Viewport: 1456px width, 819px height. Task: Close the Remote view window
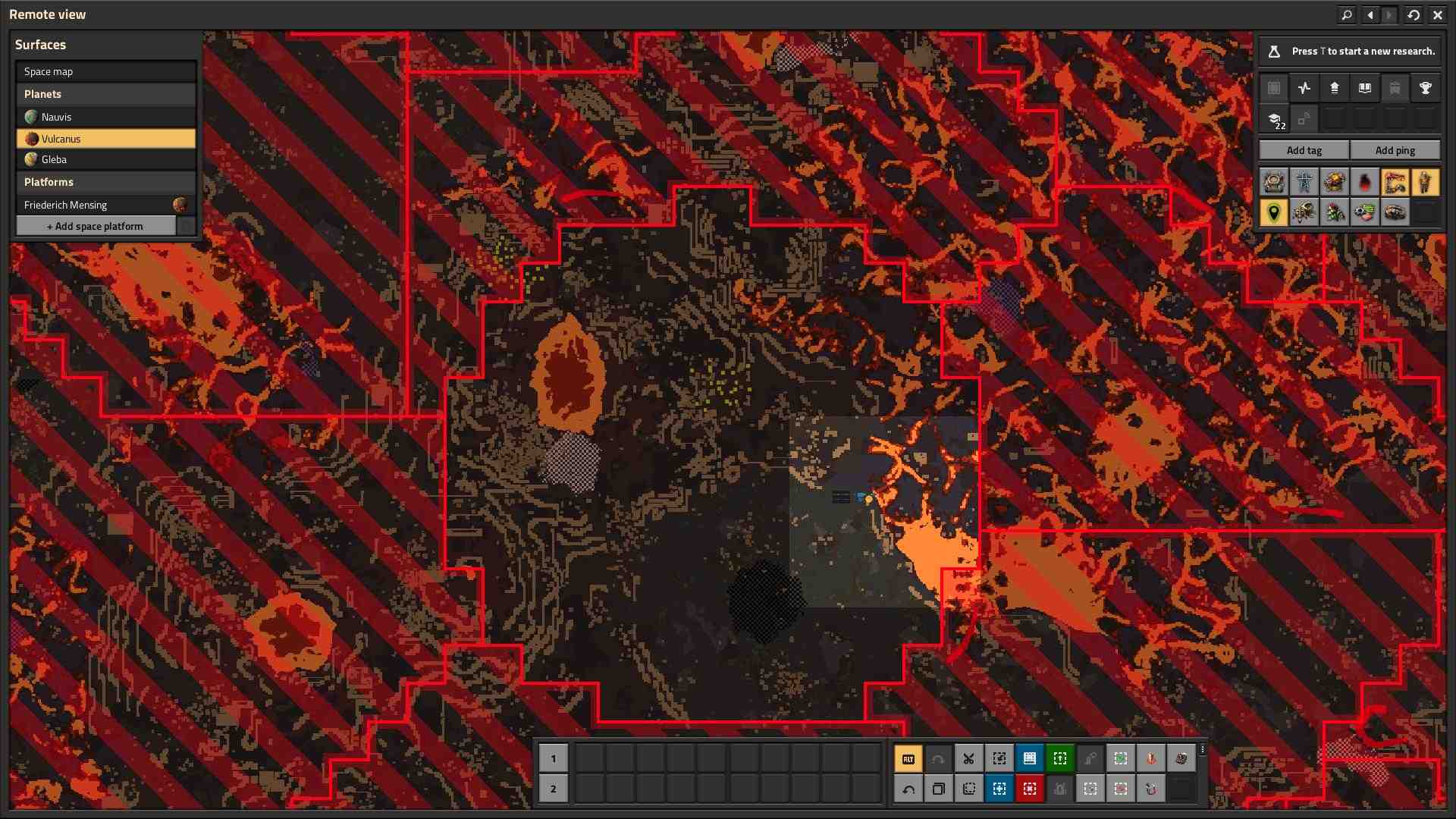1437,14
